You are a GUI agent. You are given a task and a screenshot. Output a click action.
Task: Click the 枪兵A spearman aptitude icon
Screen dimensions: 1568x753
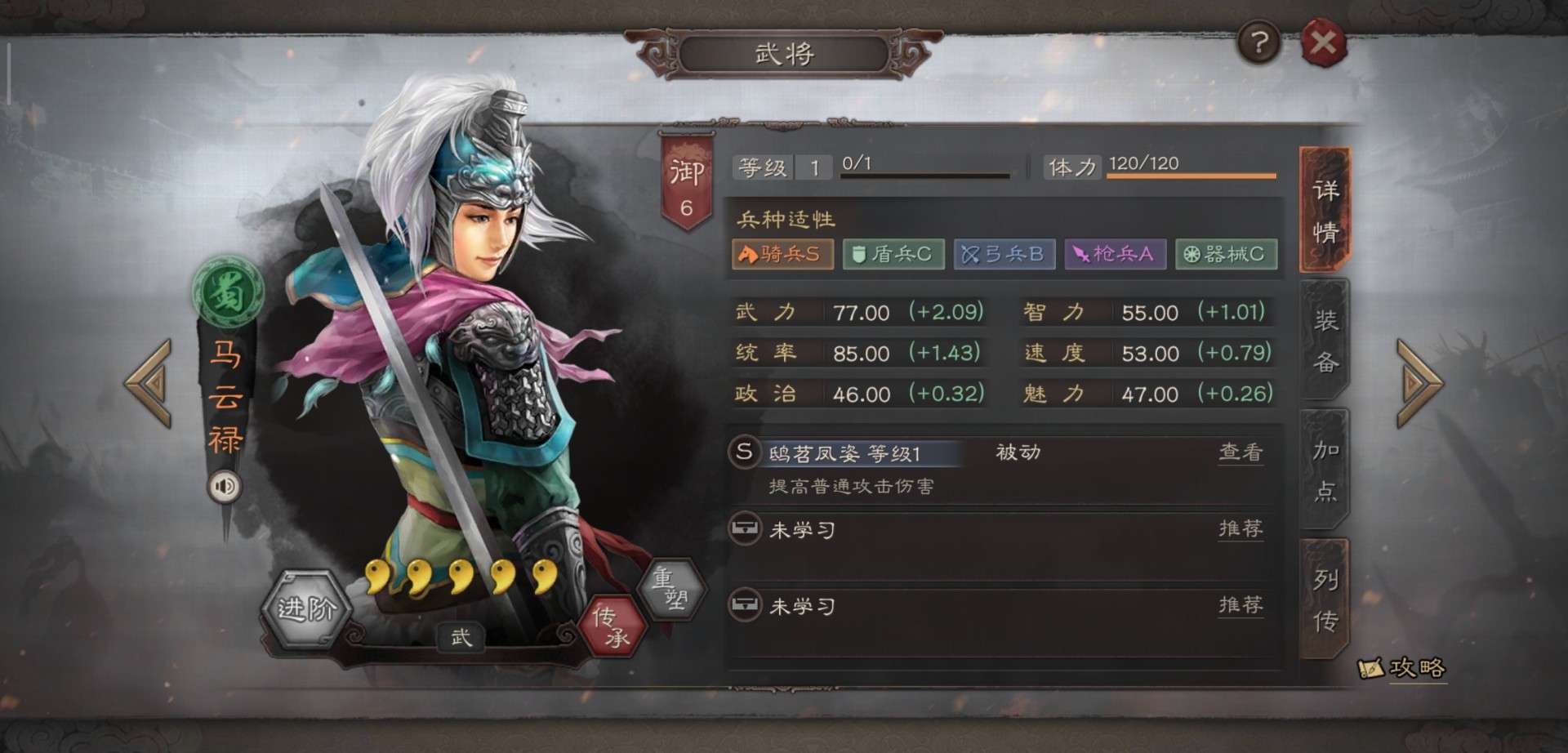coord(1115,254)
